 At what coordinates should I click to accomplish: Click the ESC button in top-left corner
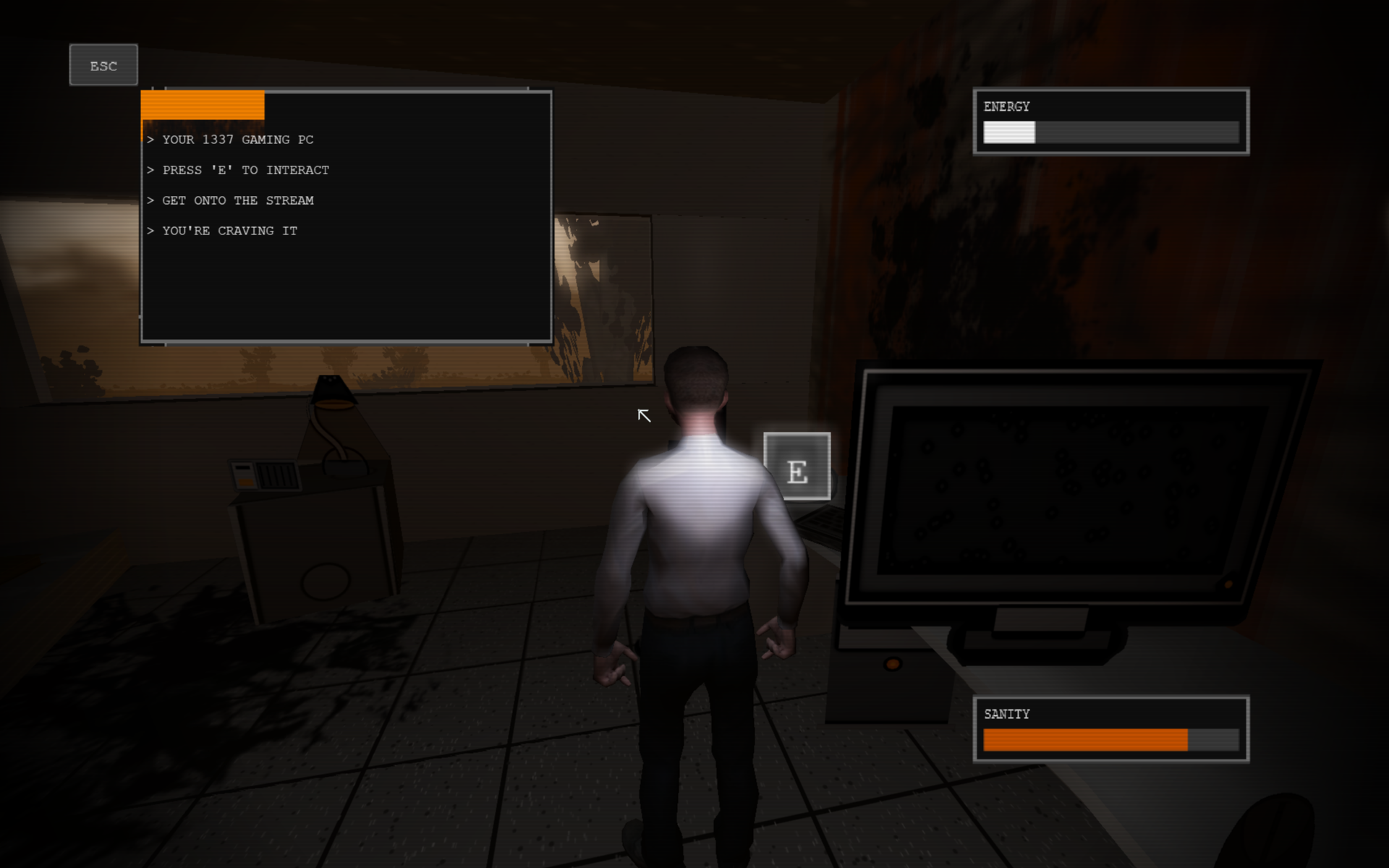103,65
